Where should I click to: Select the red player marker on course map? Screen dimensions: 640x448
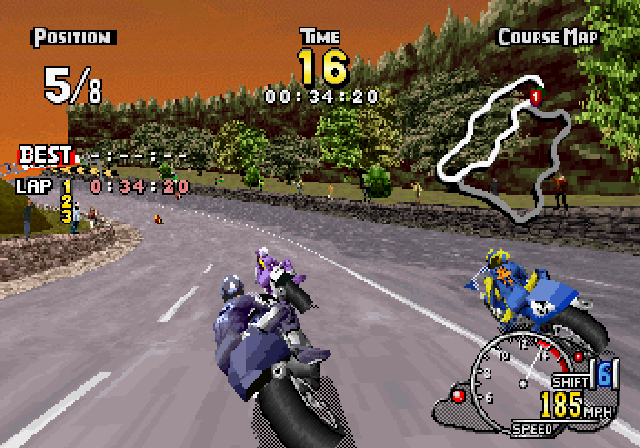tap(535, 97)
